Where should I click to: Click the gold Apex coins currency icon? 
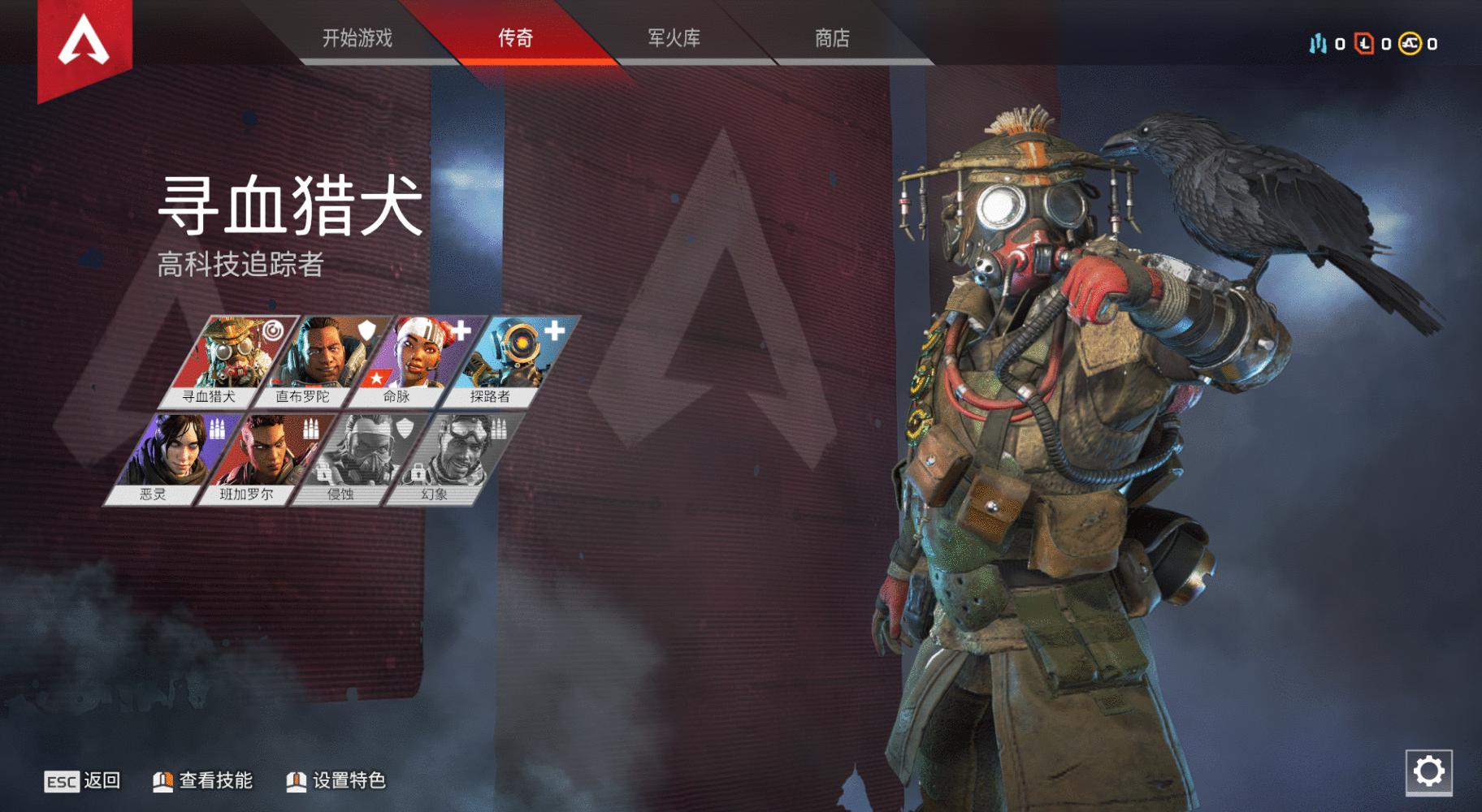point(1409,45)
